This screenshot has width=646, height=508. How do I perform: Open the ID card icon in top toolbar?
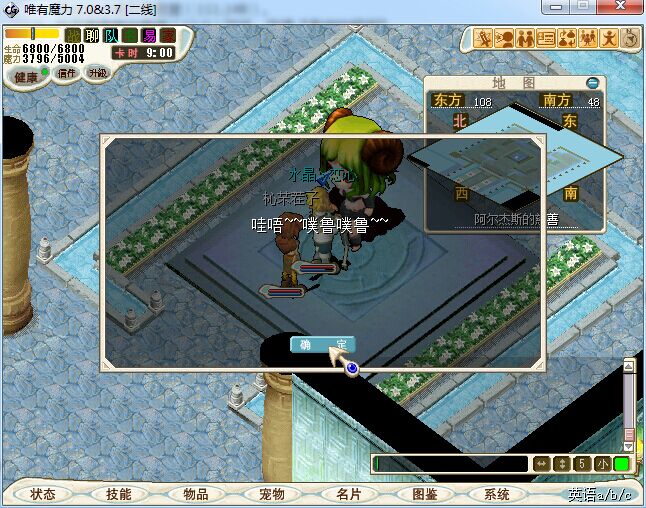546,39
